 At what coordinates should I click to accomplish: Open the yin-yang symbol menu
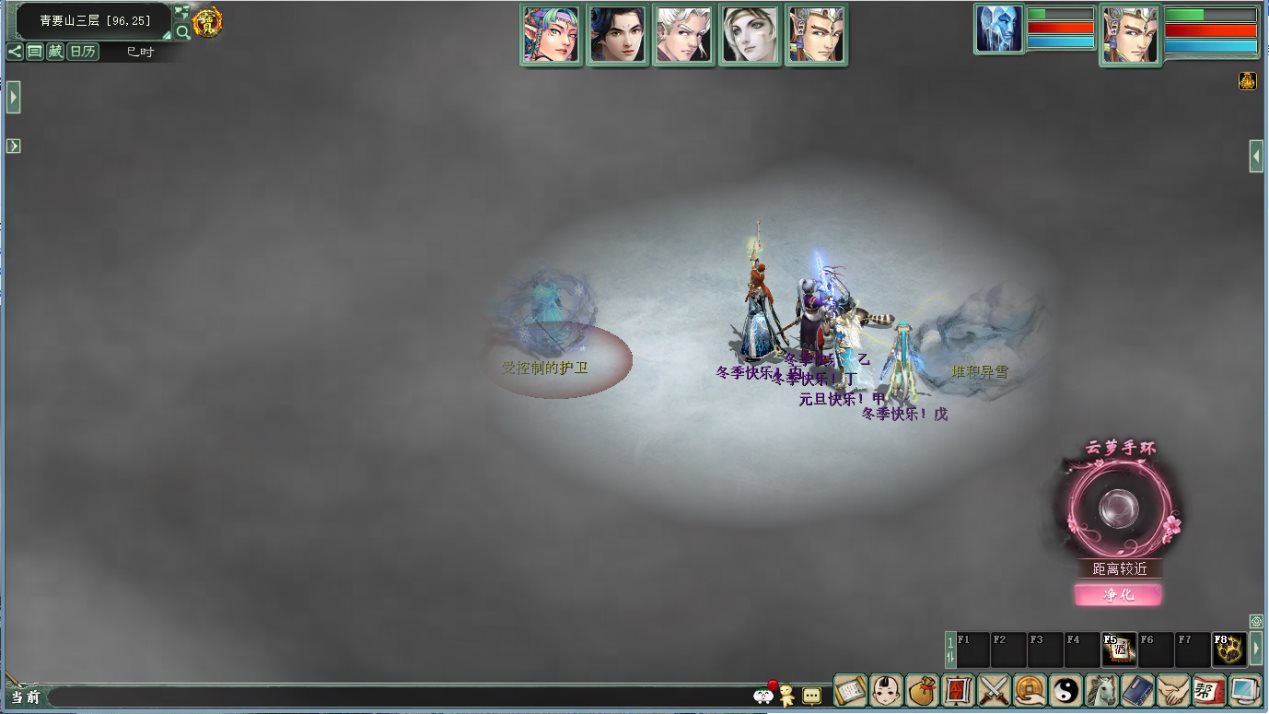[x=1065, y=690]
